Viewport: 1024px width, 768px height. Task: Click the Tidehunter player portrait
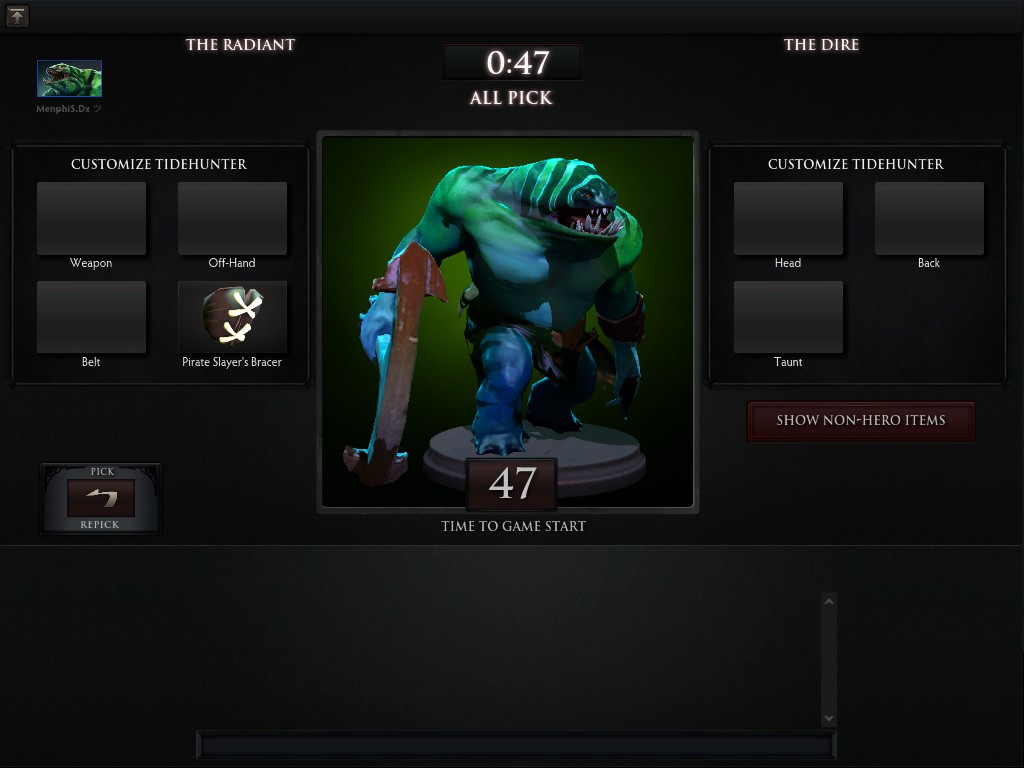tap(69, 79)
